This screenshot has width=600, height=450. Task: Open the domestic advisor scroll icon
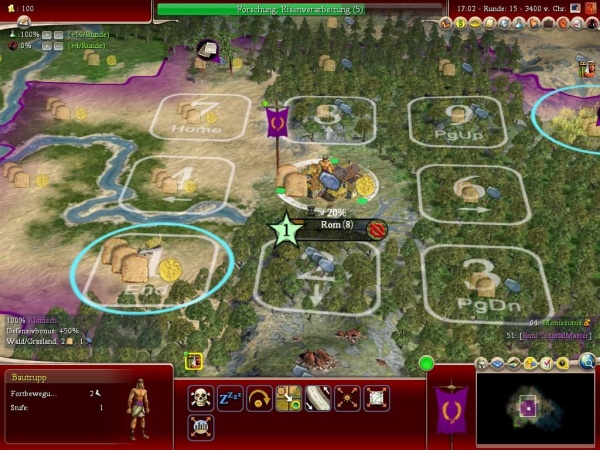click(489, 22)
